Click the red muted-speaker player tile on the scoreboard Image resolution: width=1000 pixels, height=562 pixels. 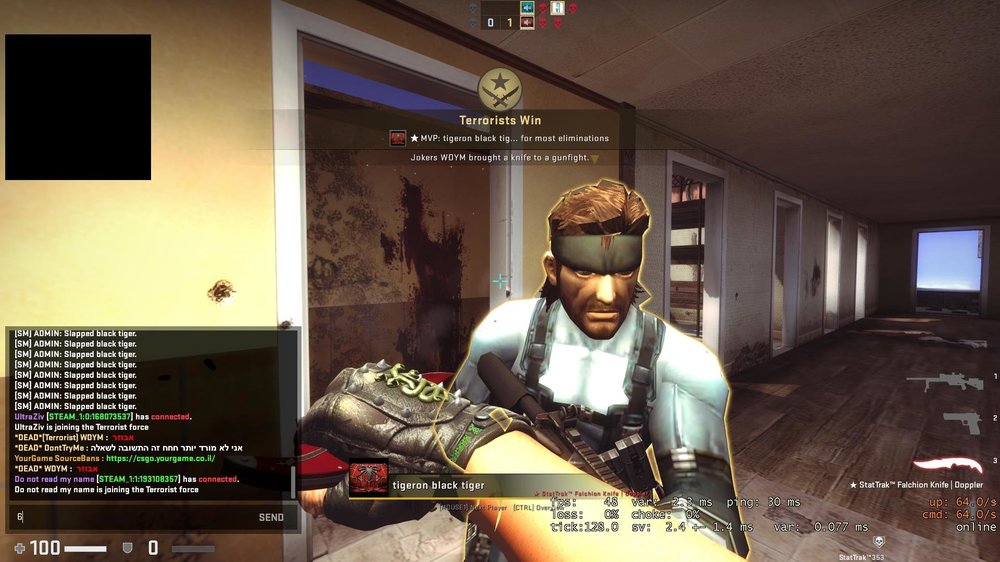[527, 22]
